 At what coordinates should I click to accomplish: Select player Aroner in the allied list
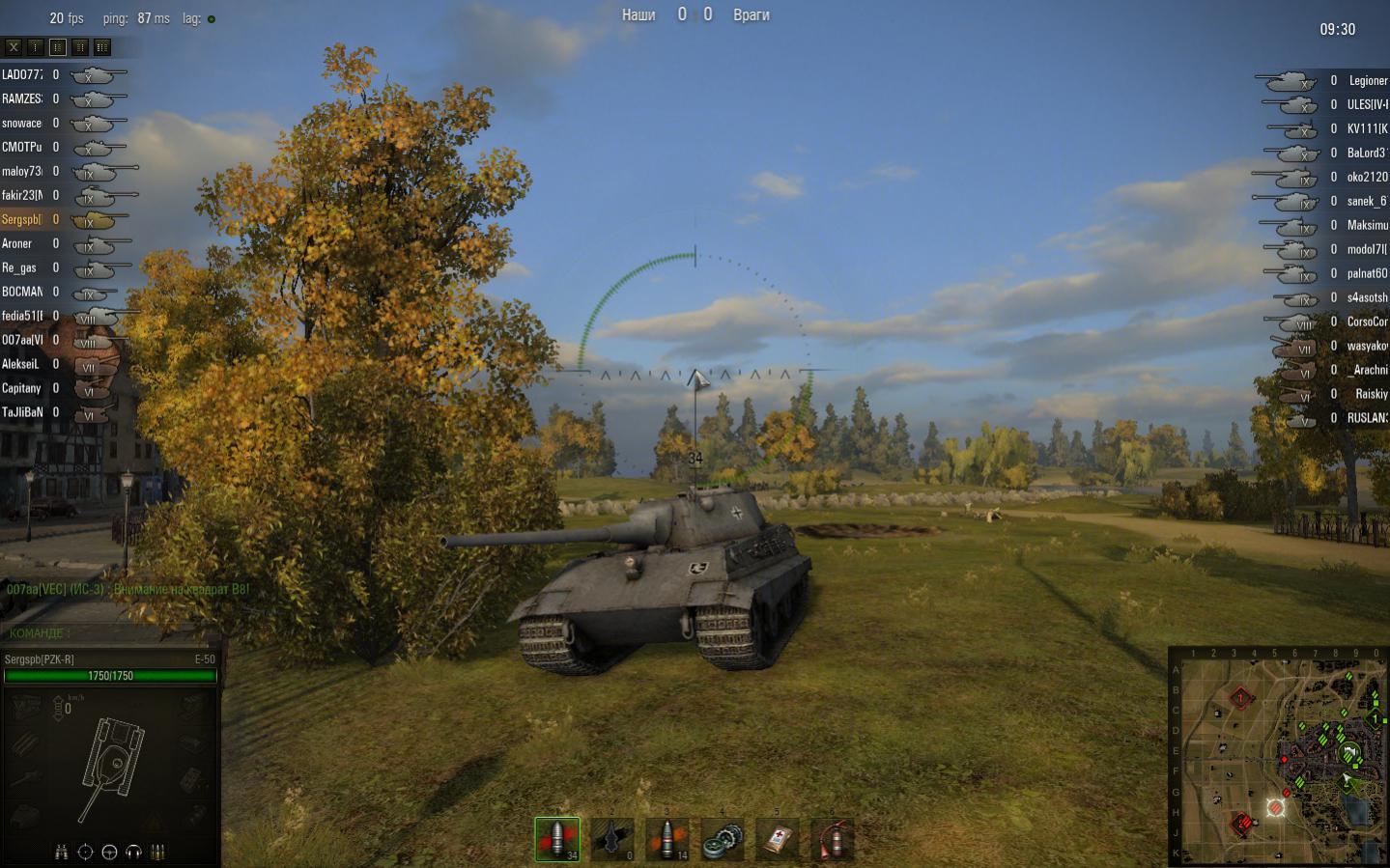(17, 243)
